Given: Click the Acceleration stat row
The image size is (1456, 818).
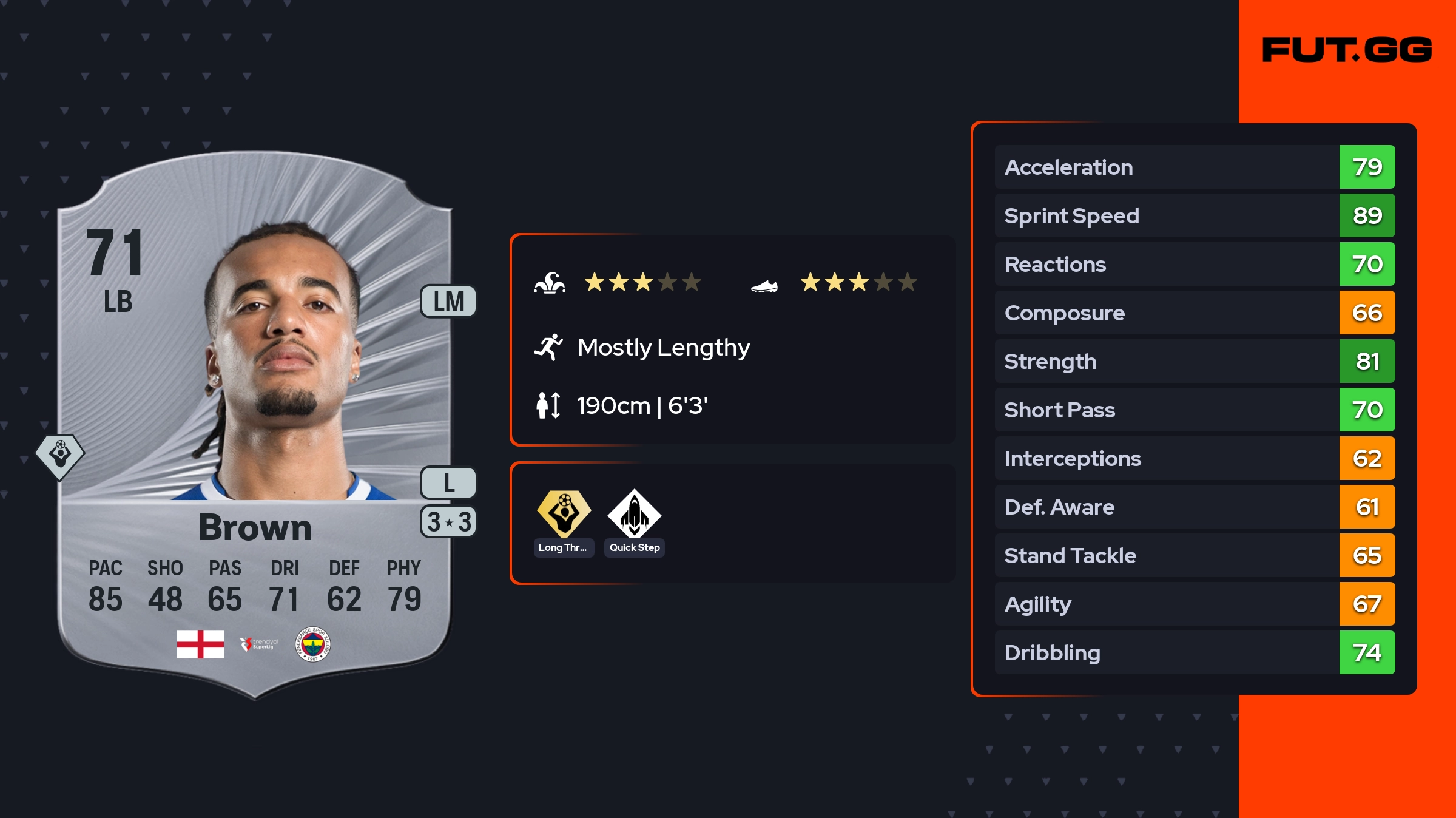Looking at the screenshot, I should pos(1194,167).
